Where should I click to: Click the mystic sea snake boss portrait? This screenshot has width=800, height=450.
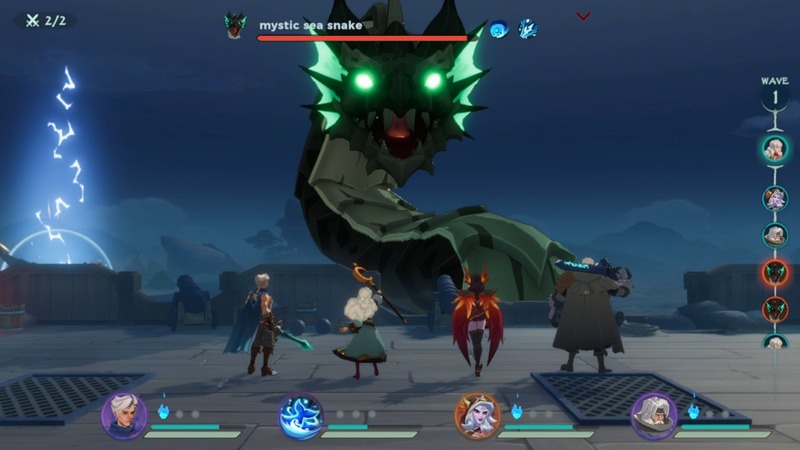click(235, 26)
